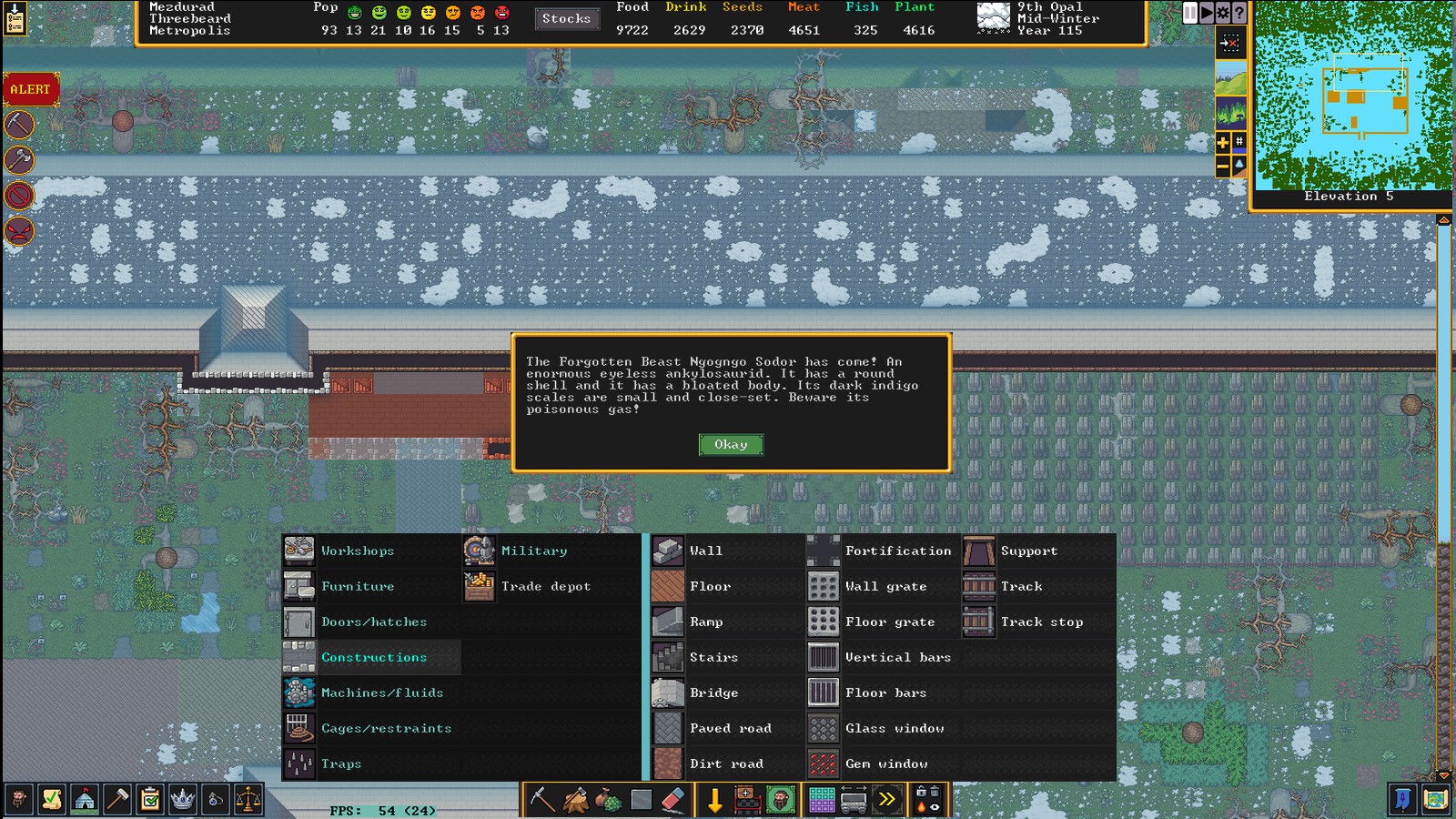Image resolution: width=1456 pixels, height=819 pixels.
Task: Open the help question mark button
Action: (x=1239, y=13)
